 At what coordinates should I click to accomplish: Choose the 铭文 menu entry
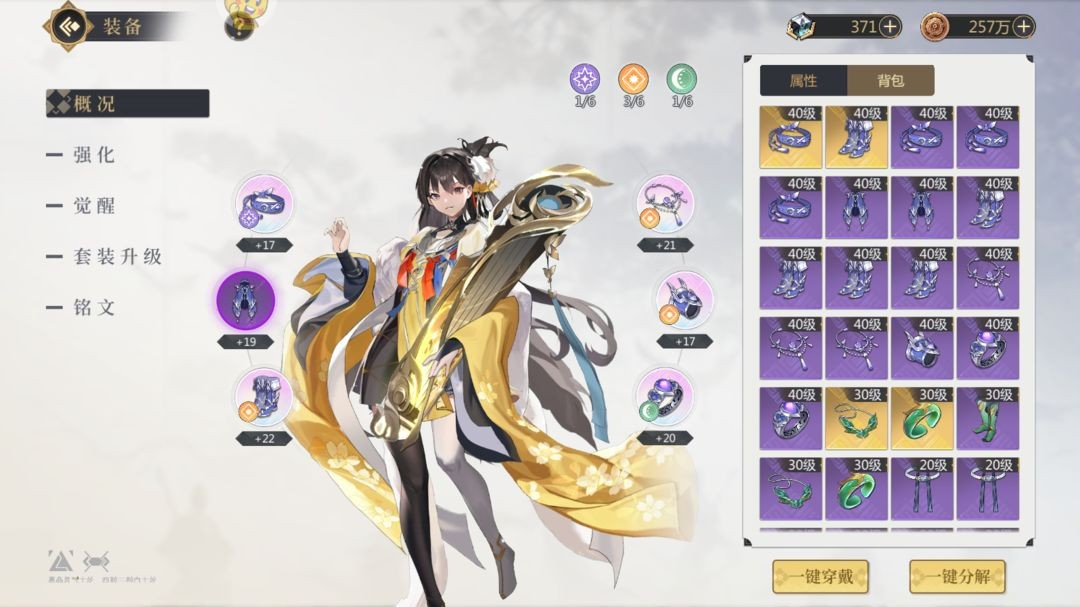(x=94, y=307)
